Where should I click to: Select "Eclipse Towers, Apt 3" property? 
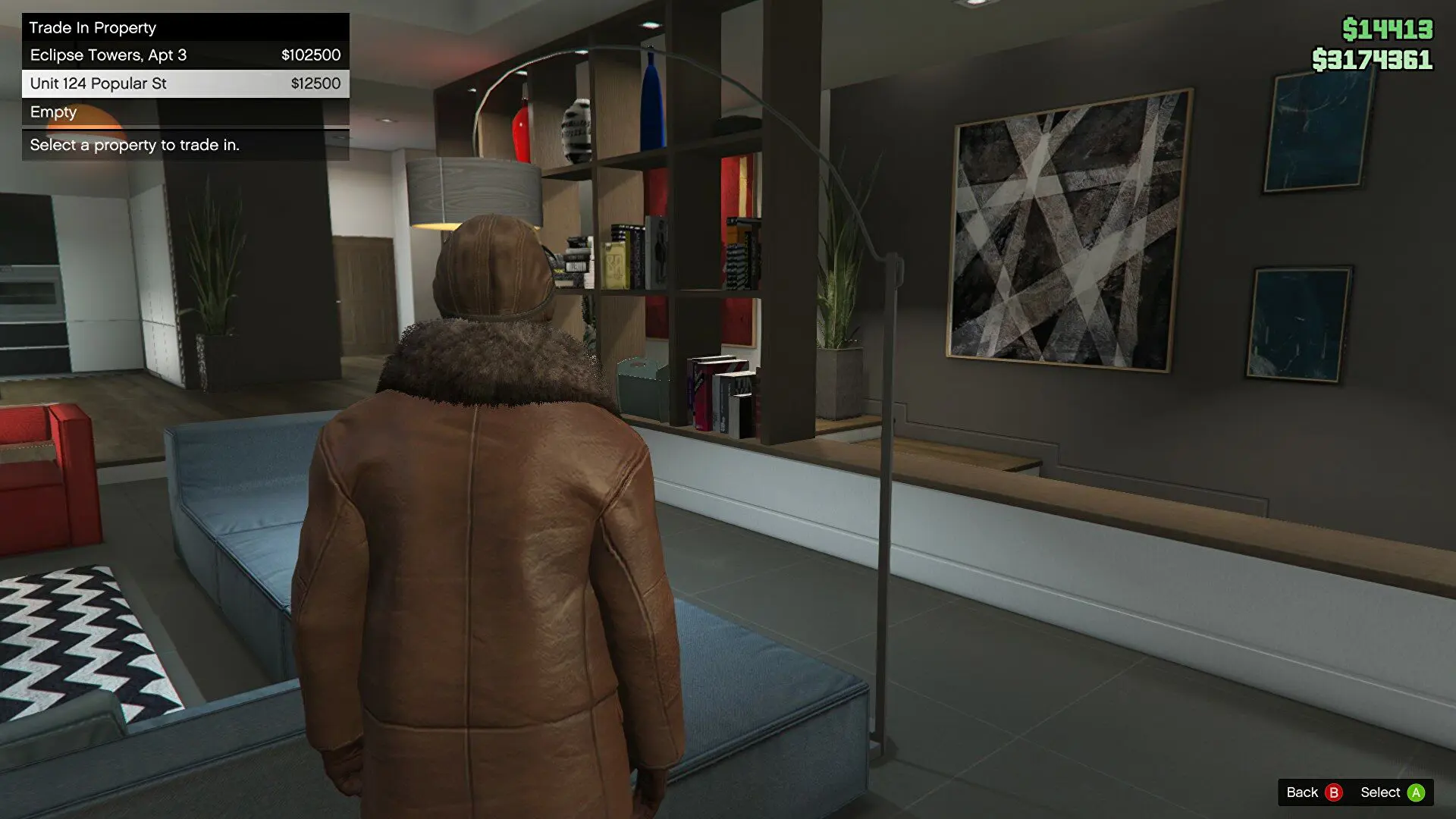(109, 55)
